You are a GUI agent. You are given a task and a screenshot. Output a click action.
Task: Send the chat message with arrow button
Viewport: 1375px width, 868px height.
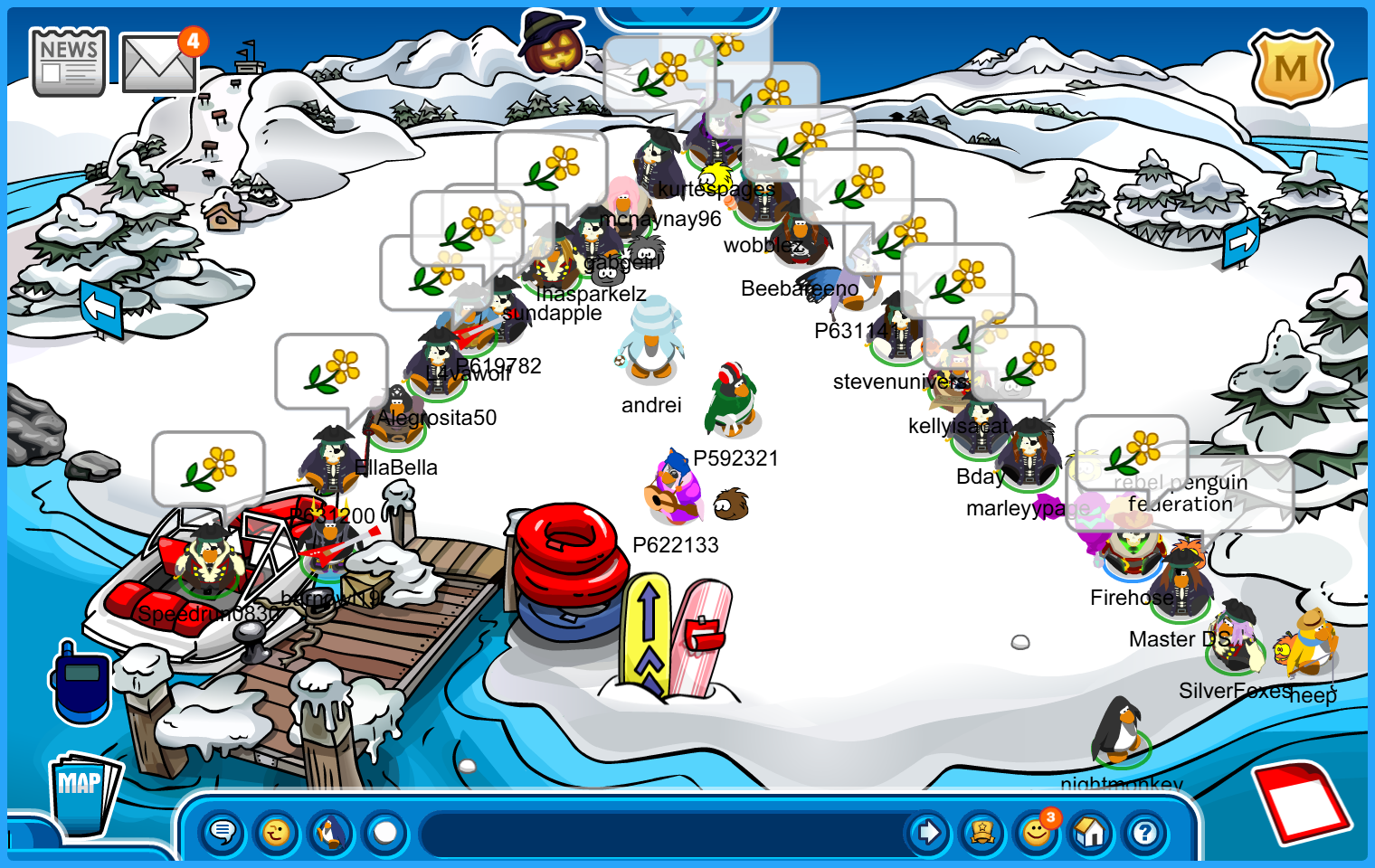[x=928, y=832]
